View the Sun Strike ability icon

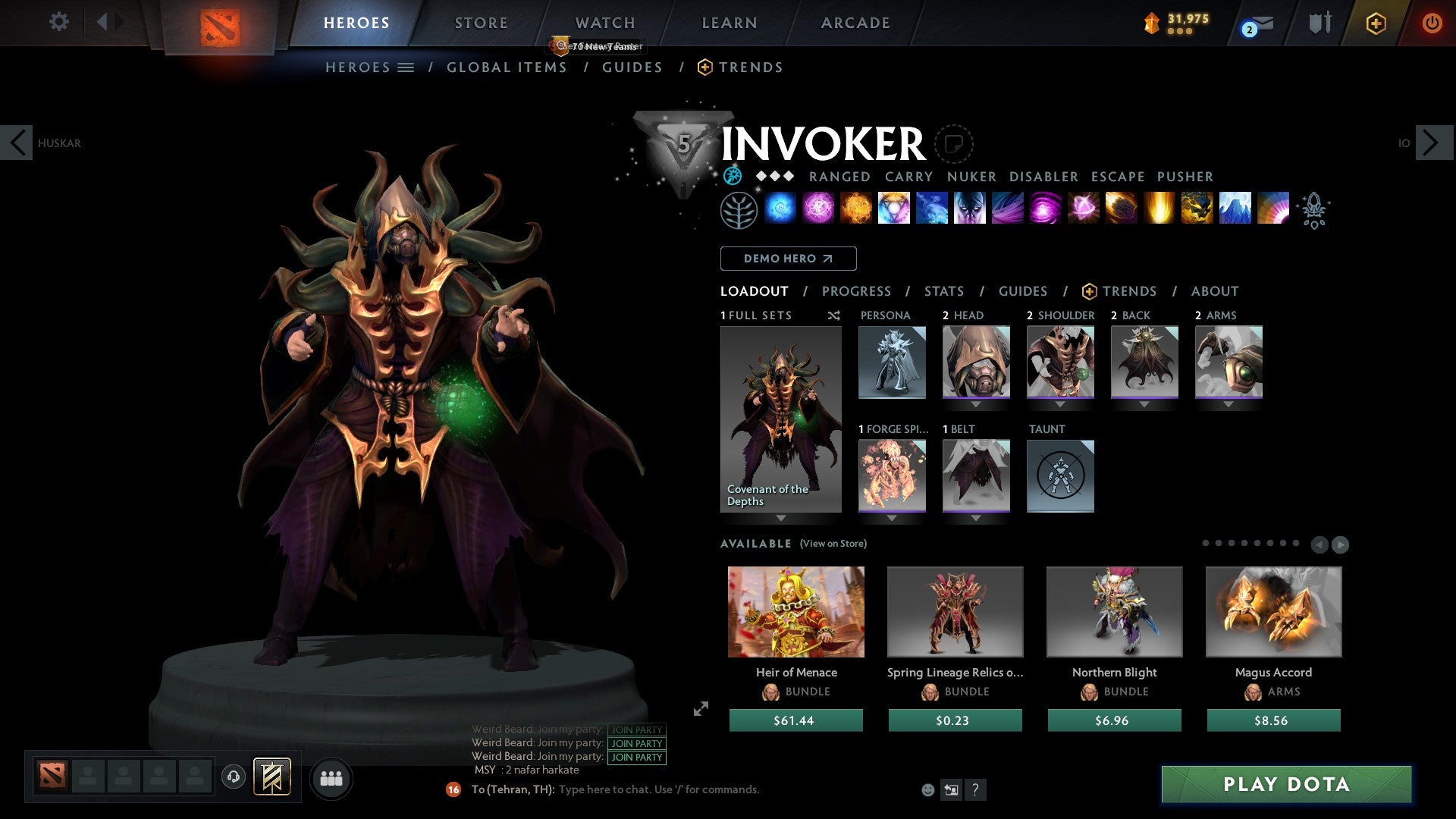(x=1156, y=210)
